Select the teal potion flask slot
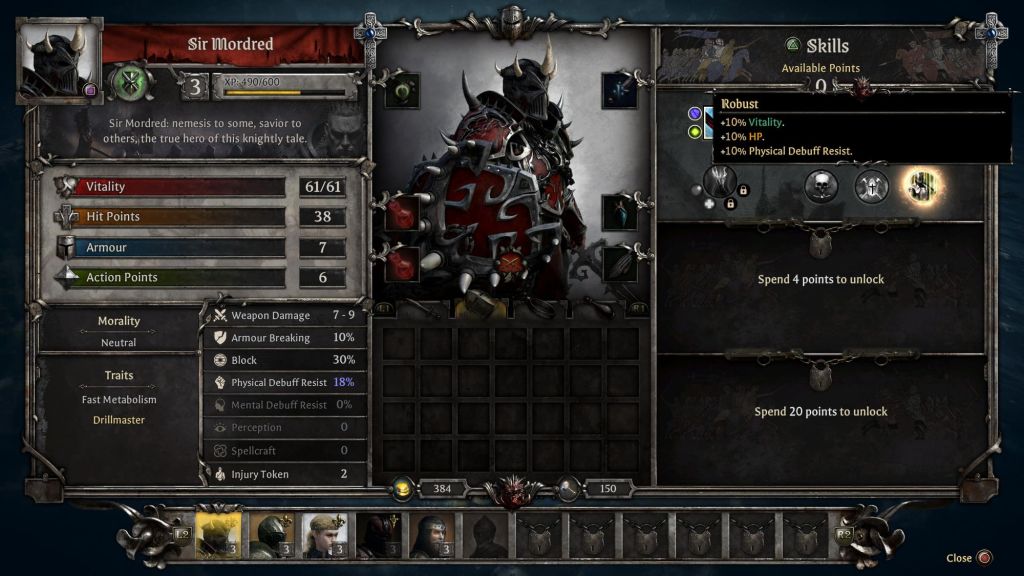This screenshot has height=576, width=1024. (x=619, y=213)
